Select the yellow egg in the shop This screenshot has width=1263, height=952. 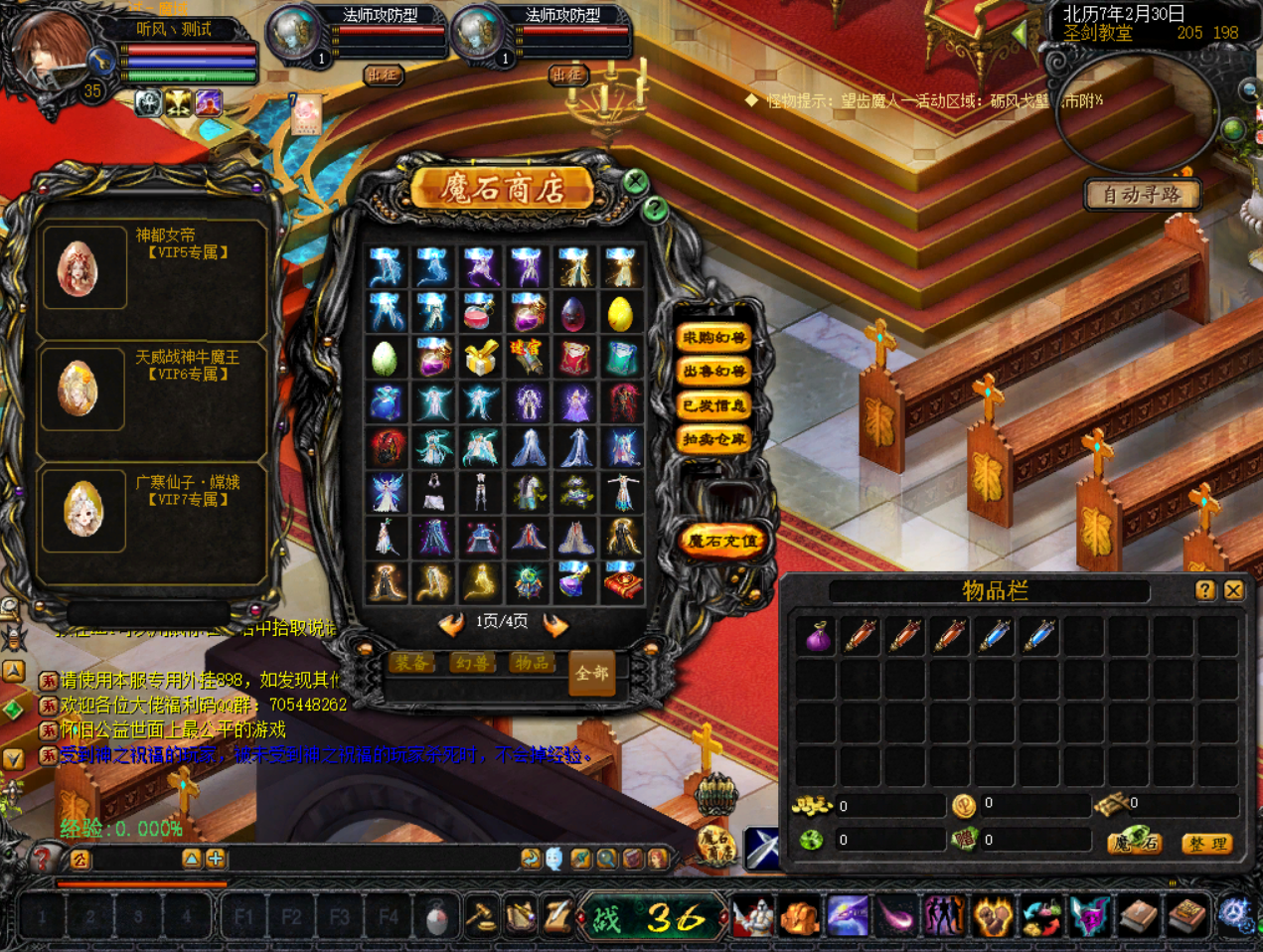click(x=620, y=314)
